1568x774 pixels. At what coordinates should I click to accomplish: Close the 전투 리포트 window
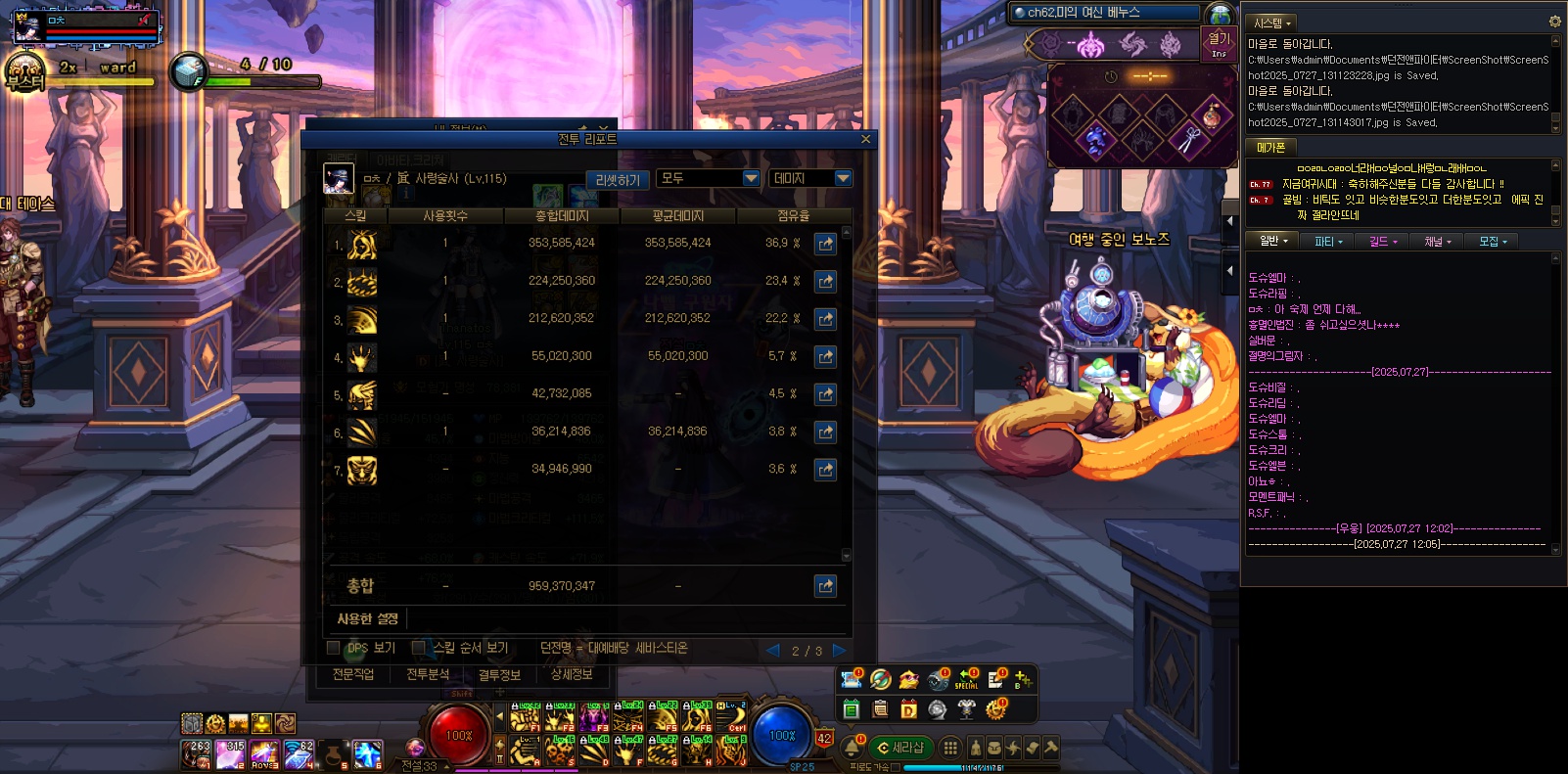tap(865, 139)
